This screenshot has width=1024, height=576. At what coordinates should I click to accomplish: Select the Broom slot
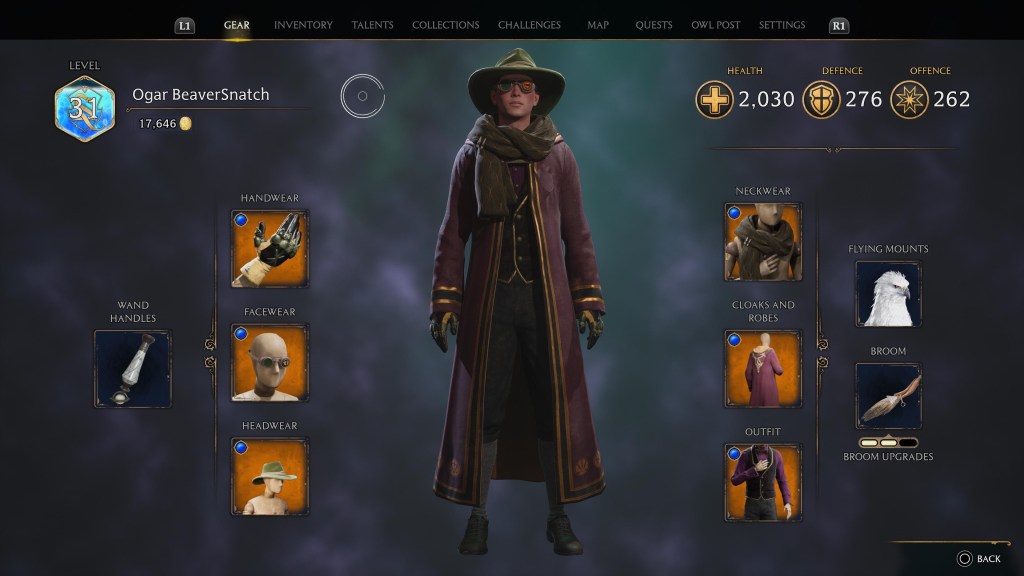pyautogui.click(x=888, y=396)
